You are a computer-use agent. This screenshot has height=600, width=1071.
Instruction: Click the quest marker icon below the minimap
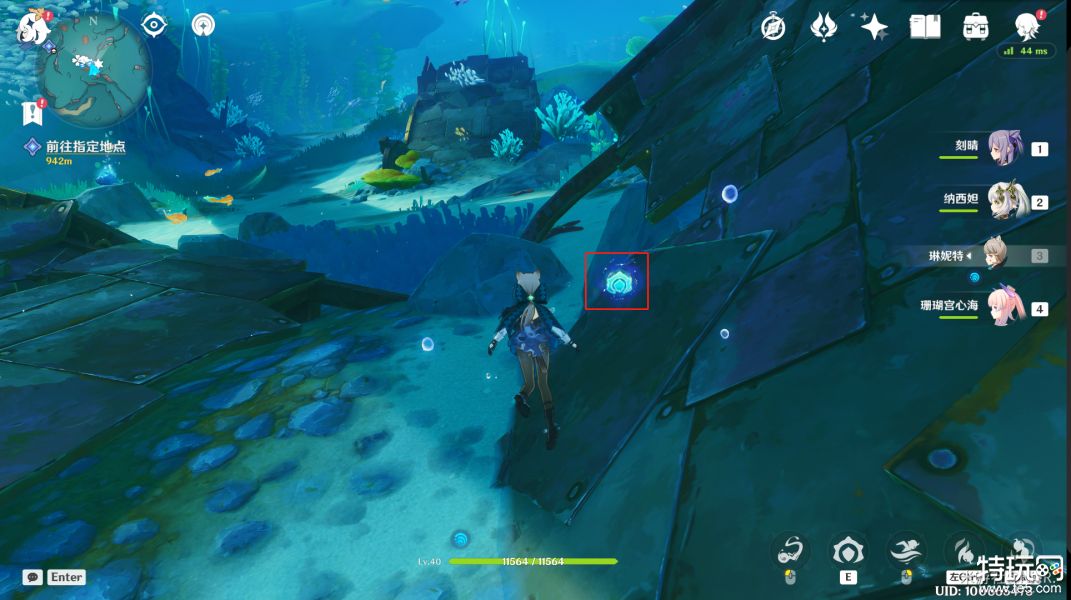pos(32,112)
